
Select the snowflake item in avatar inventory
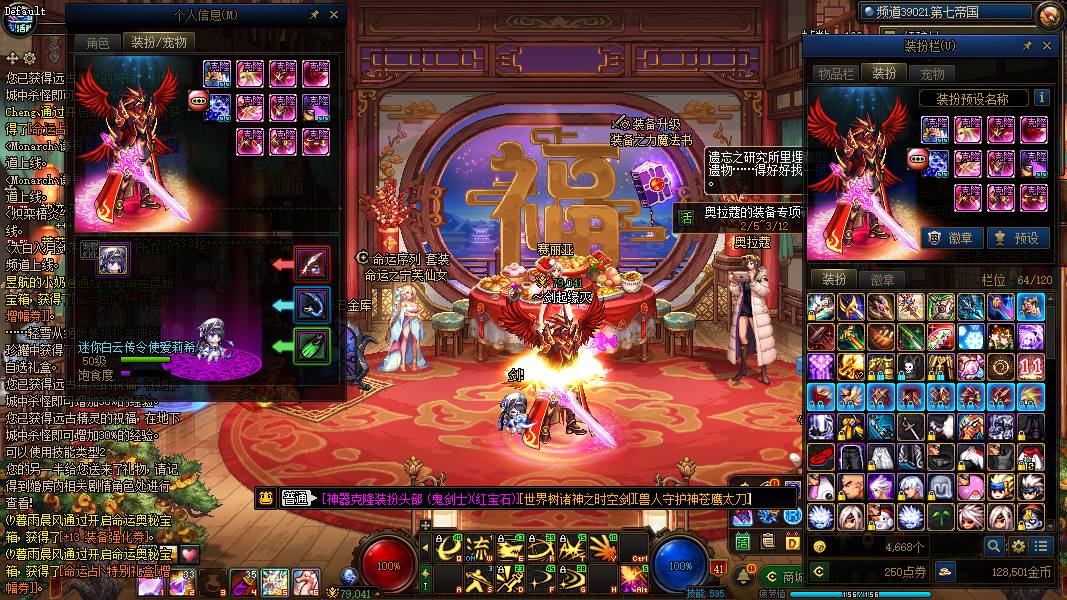click(971, 337)
